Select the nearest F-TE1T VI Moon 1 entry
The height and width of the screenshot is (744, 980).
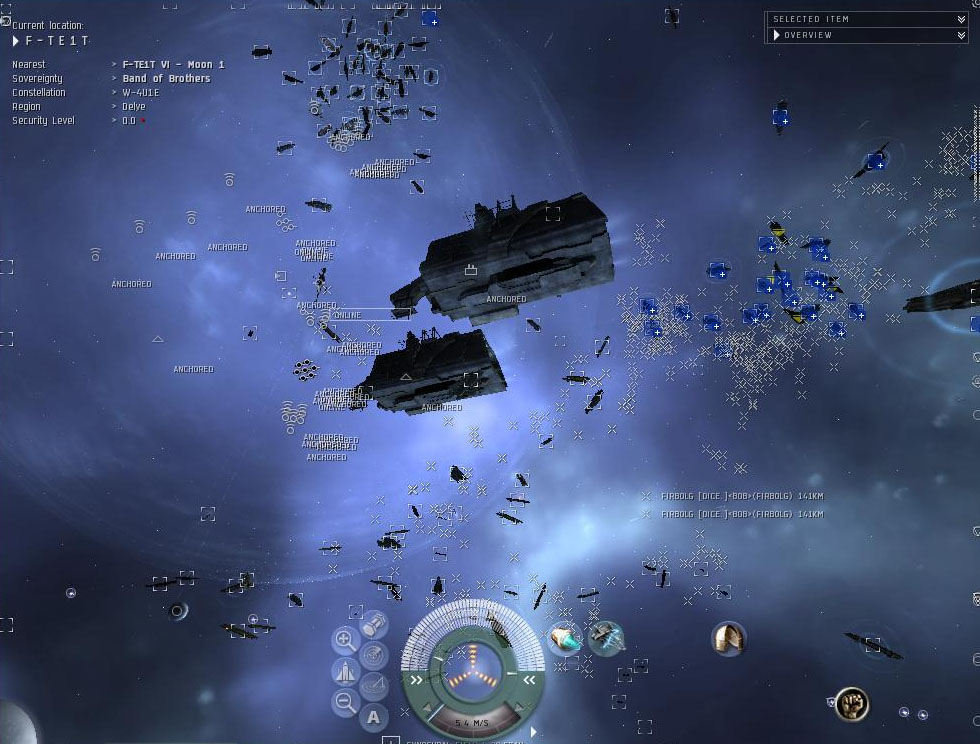click(x=173, y=64)
